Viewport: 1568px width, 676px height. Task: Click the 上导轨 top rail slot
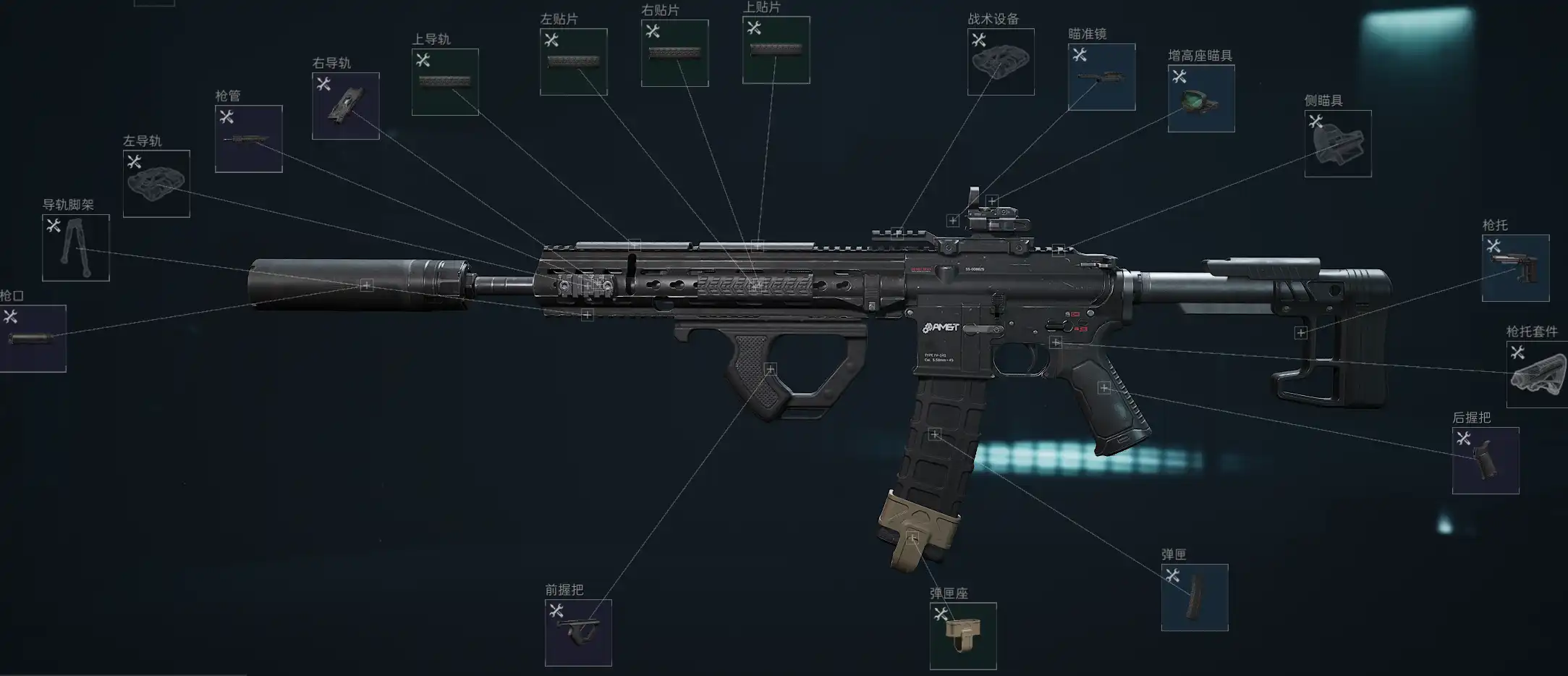click(445, 82)
